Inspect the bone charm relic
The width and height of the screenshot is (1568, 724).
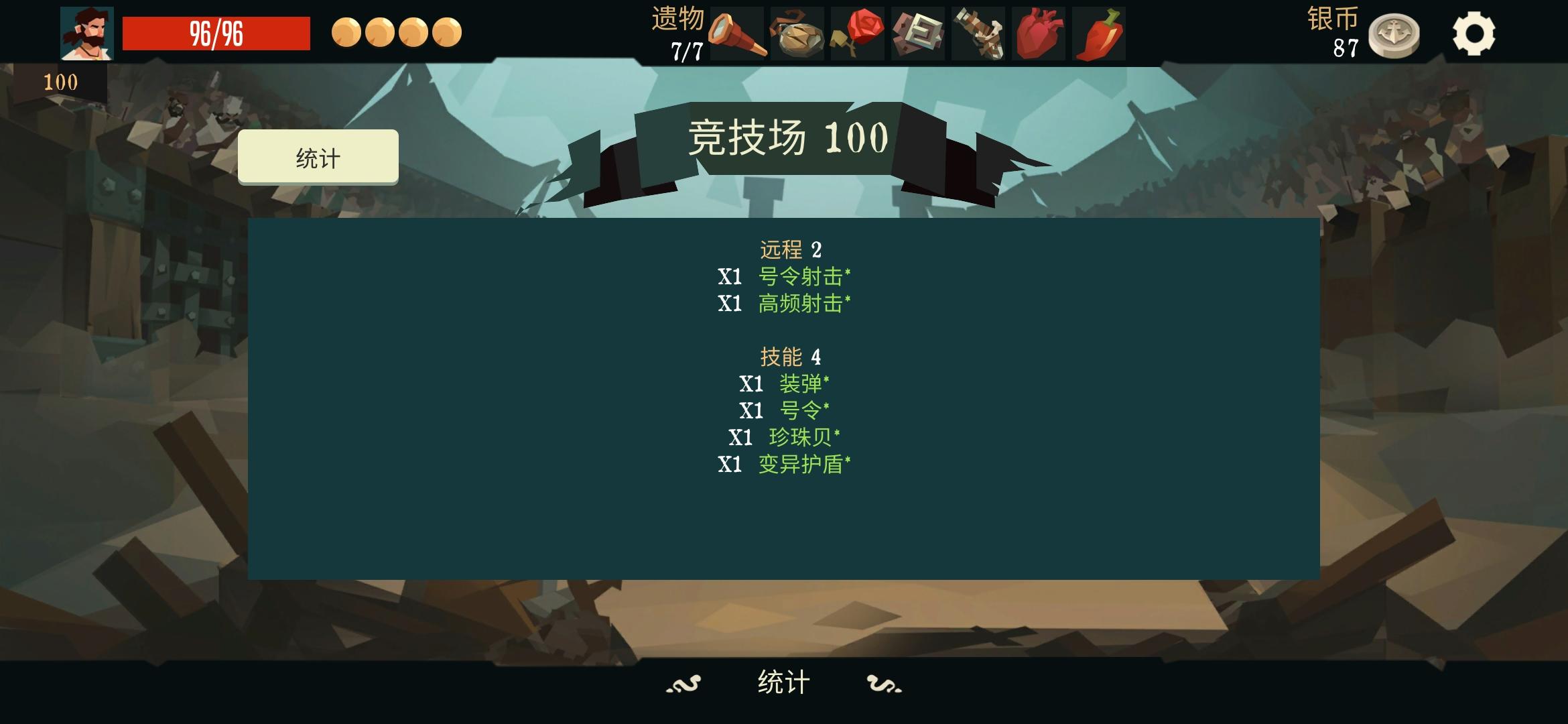(x=977, y=32)
